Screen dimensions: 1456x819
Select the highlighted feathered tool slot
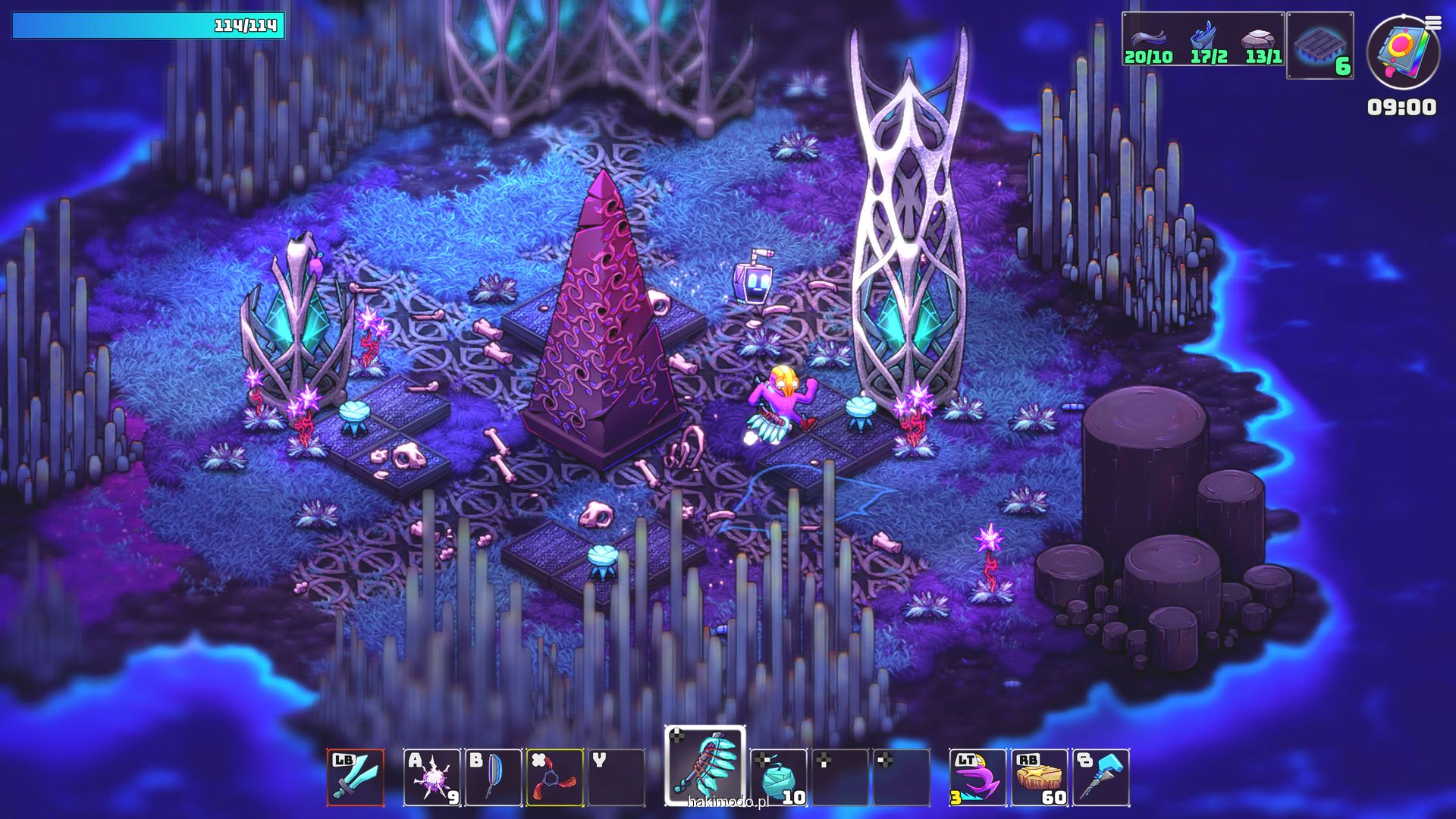[705, 766]
